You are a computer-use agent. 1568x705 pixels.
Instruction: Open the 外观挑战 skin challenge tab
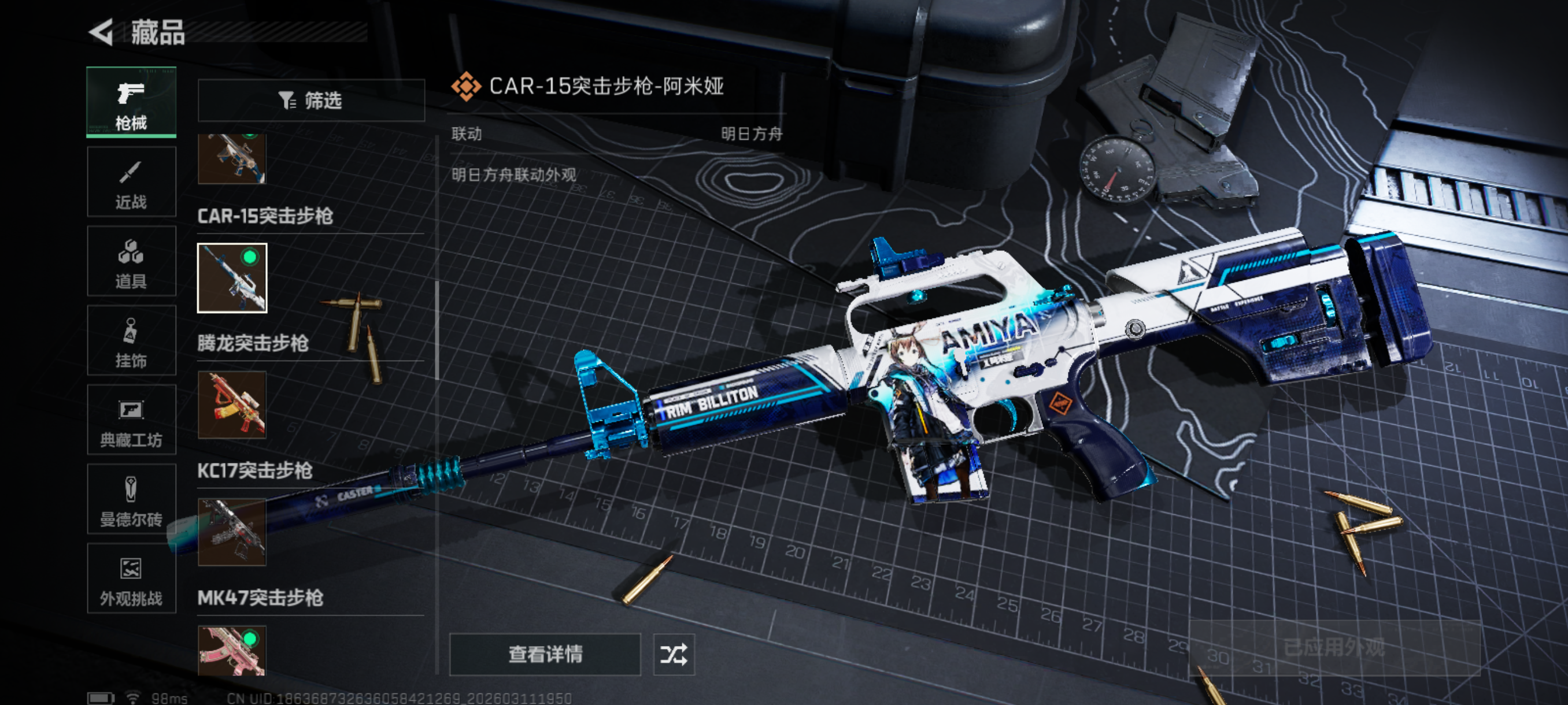coord(131,578)
